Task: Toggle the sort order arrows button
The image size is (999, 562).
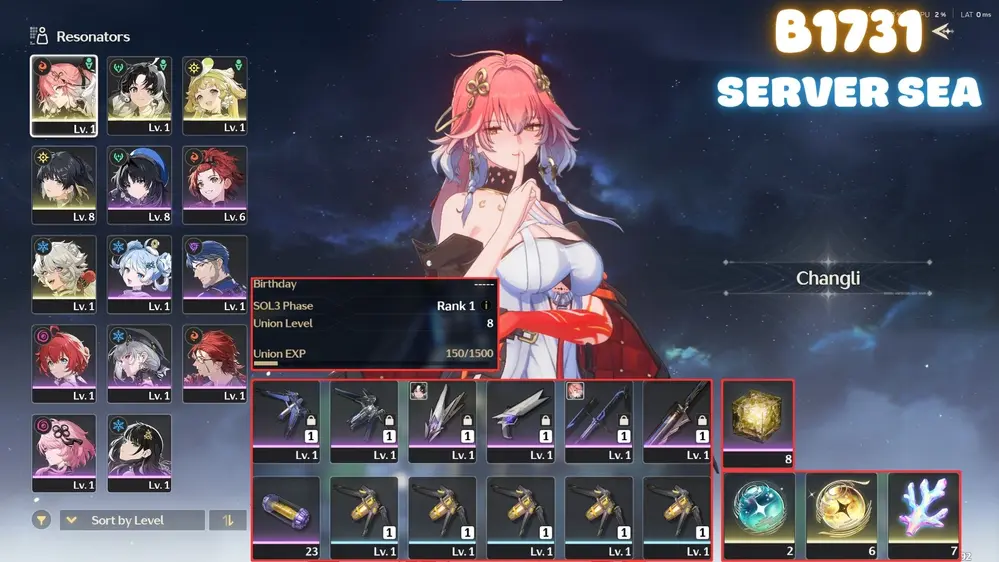Action: tap(228, 520)
